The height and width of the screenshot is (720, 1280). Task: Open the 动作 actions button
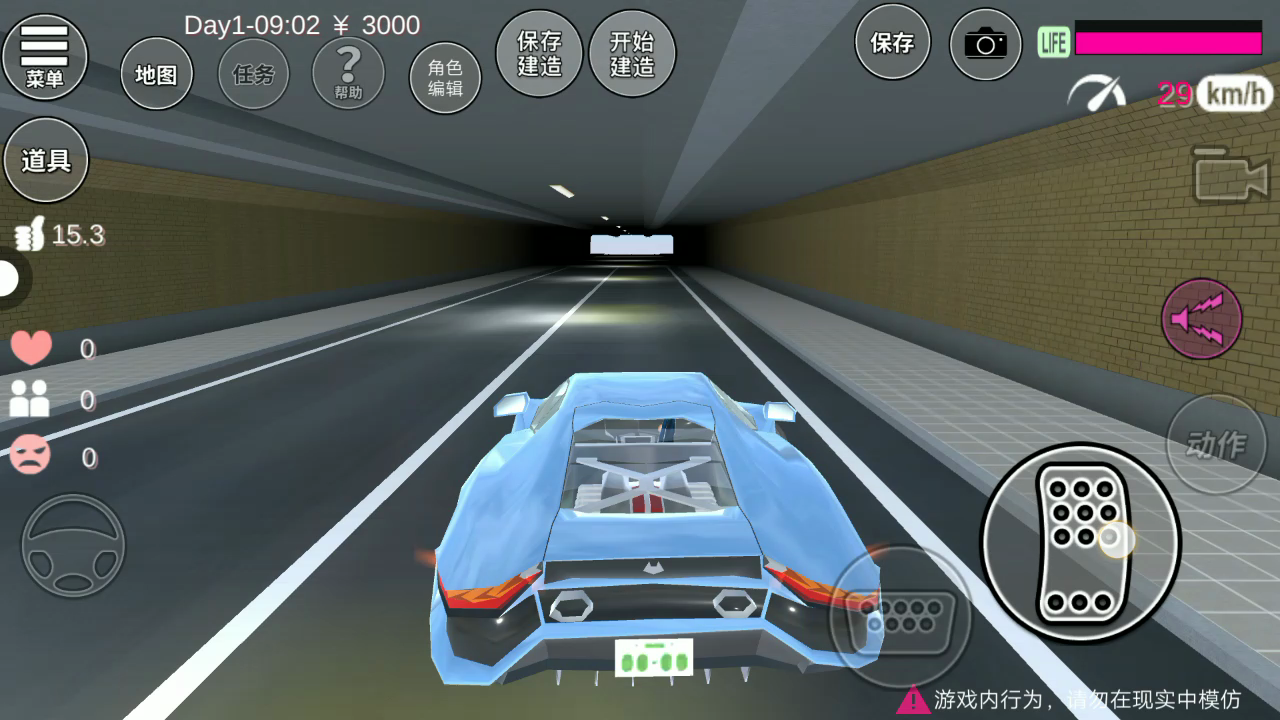1216,444
